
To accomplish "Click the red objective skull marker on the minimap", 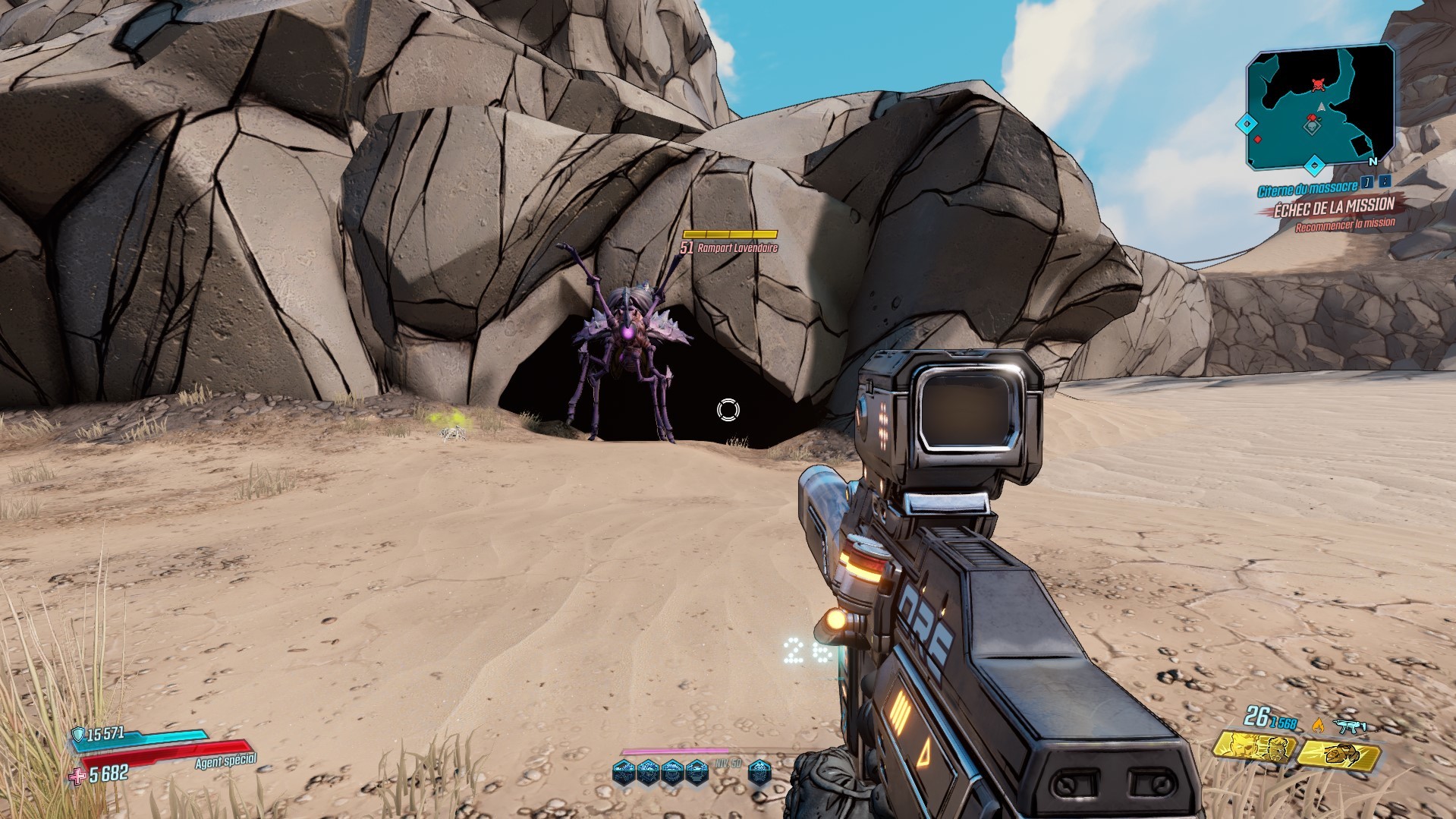I will click(x=1319, y=85).
